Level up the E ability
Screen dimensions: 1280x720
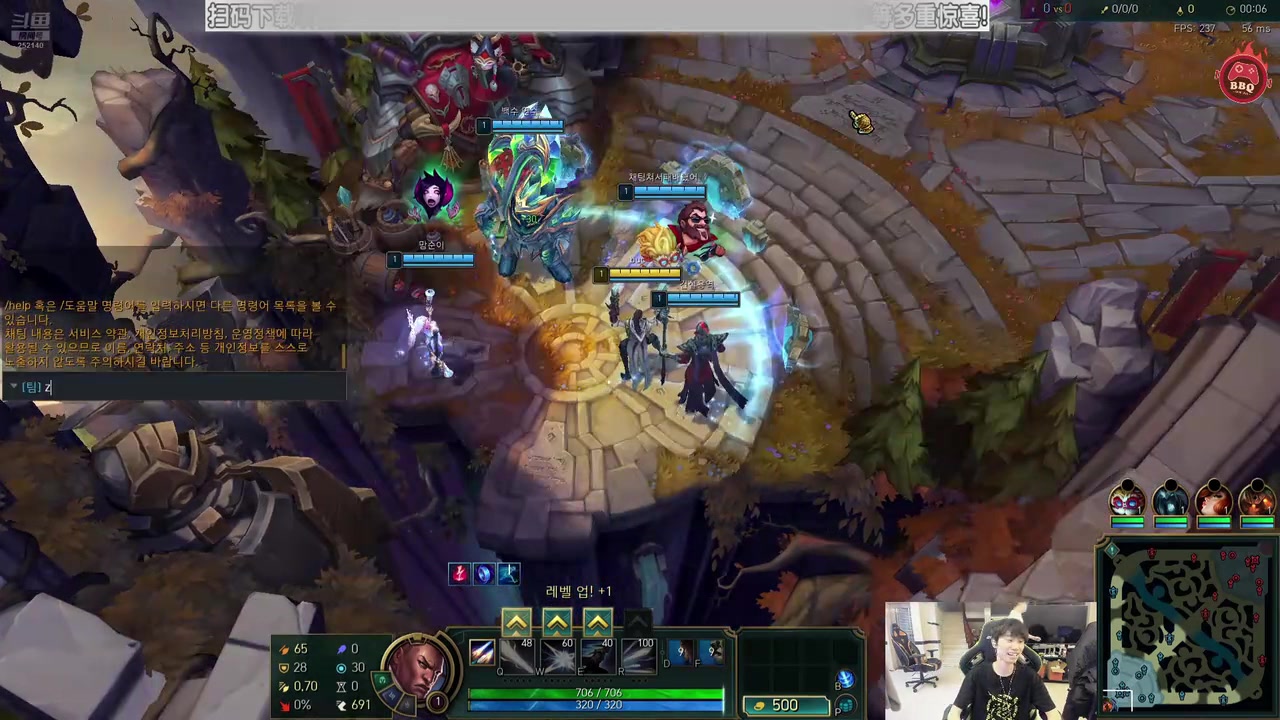coord(597,623)
